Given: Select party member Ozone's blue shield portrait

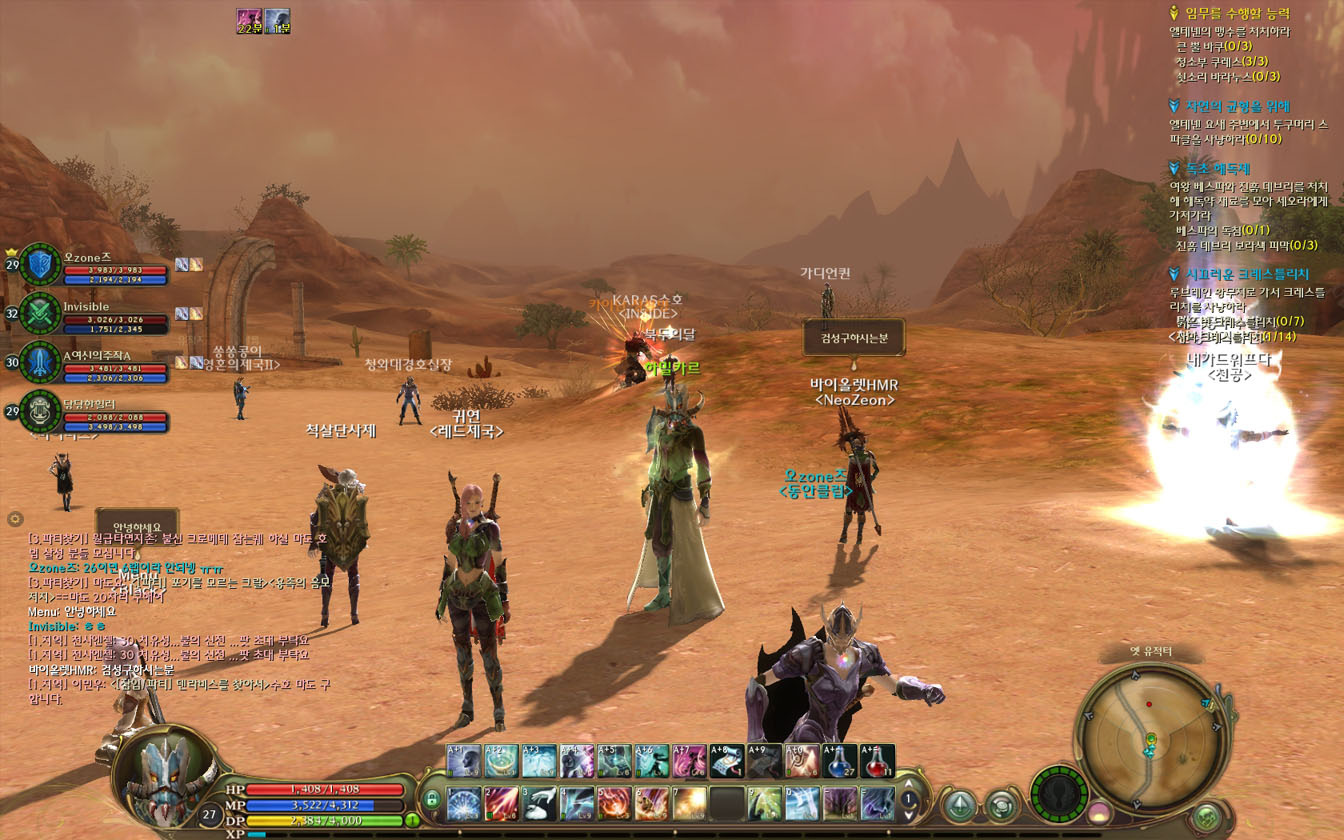Looking at the screenshot, I should point(40,265).
